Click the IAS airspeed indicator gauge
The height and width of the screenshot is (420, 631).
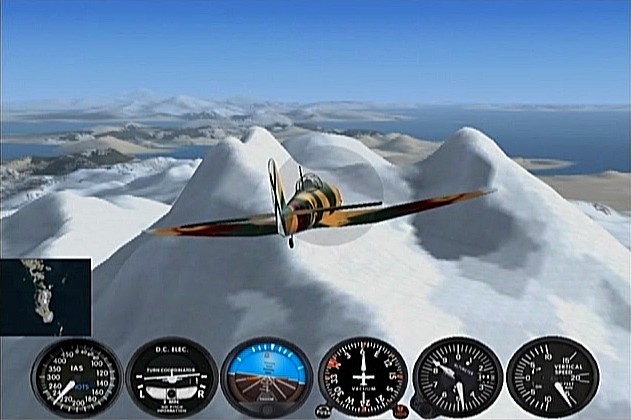point(76,377)
